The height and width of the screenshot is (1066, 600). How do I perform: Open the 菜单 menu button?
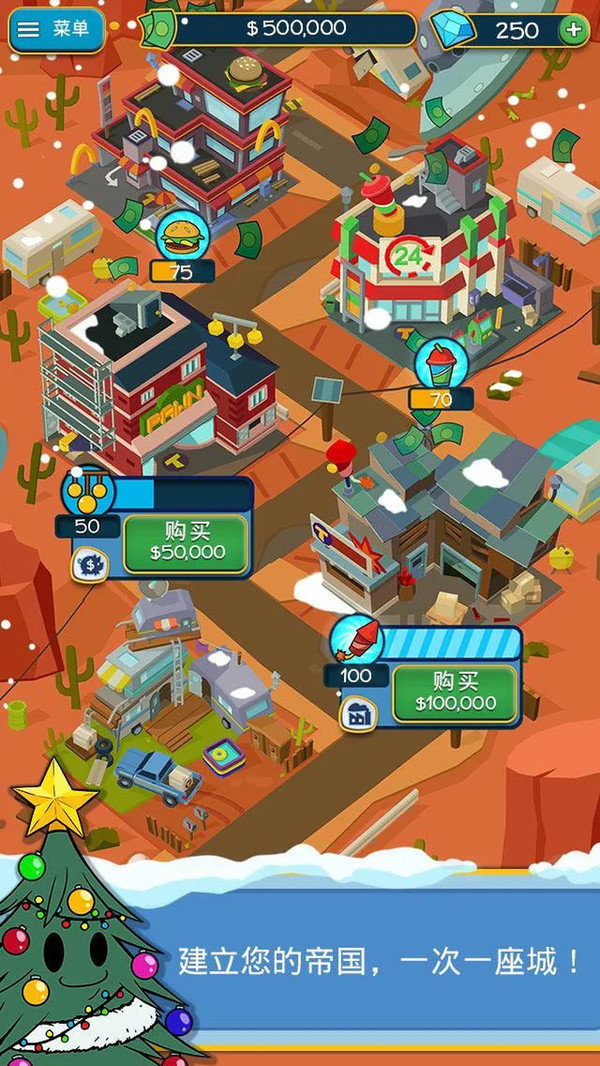[55, 31]
